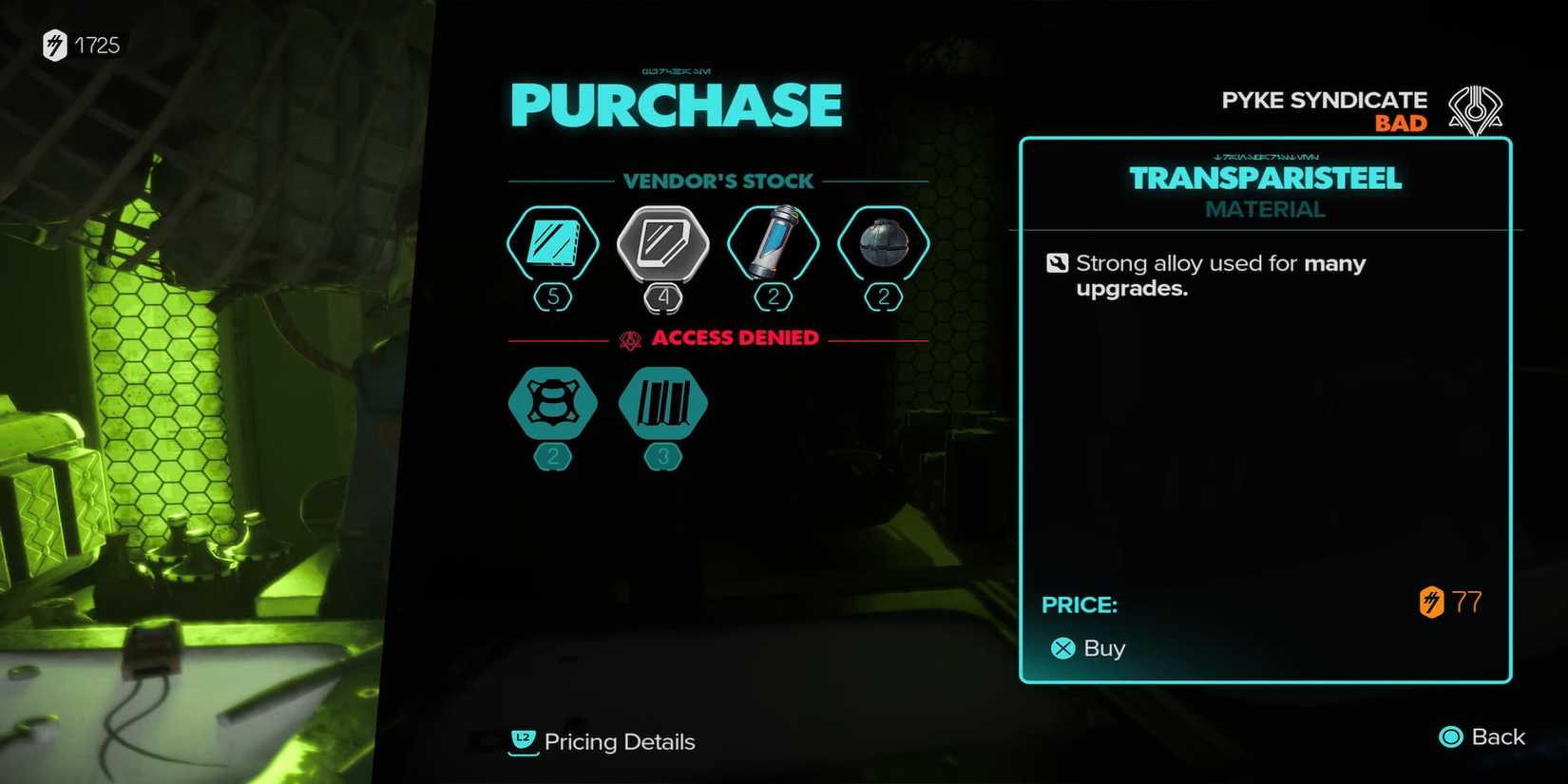Viewport: 1568px width, 784px height.
Task: Click the Pyke Syndicate faction emblem
Action: tap(1478, 111)
